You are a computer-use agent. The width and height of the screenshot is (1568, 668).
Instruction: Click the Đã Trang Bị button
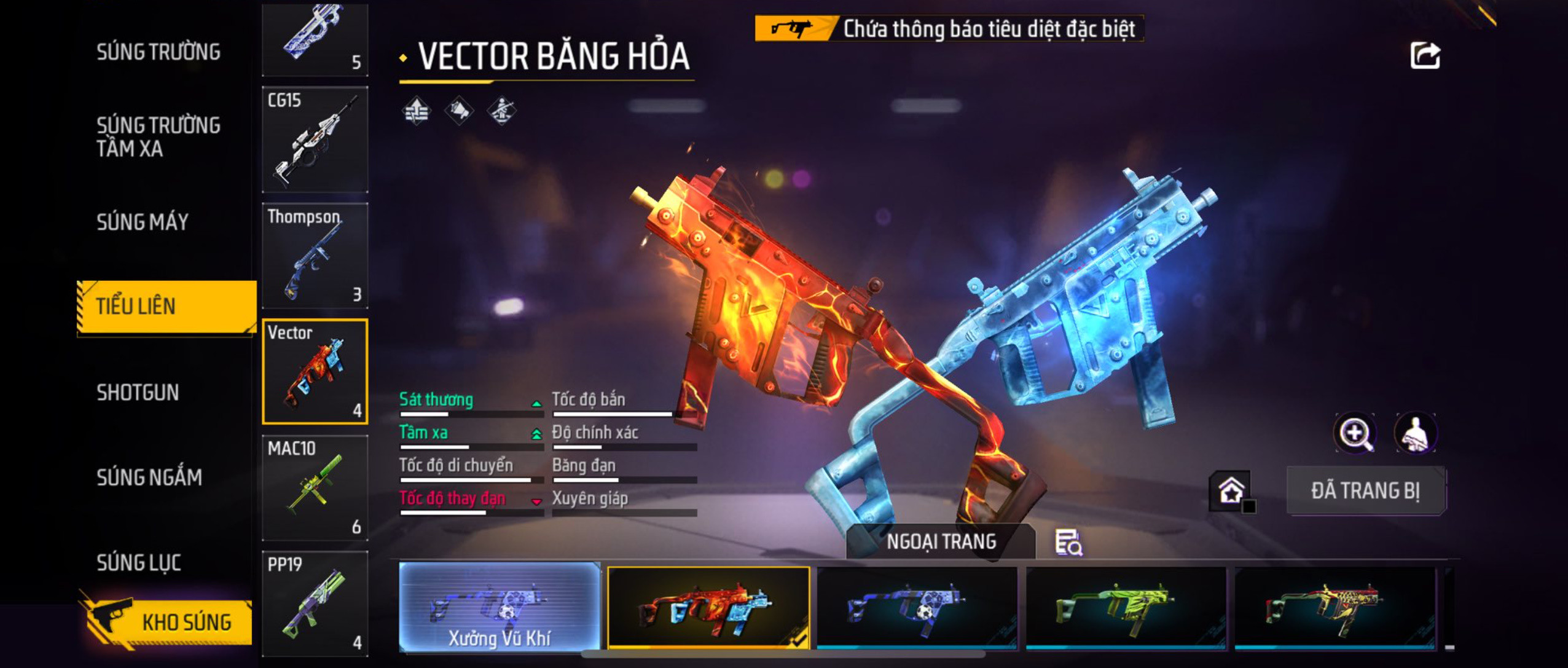pos(1365,490)
